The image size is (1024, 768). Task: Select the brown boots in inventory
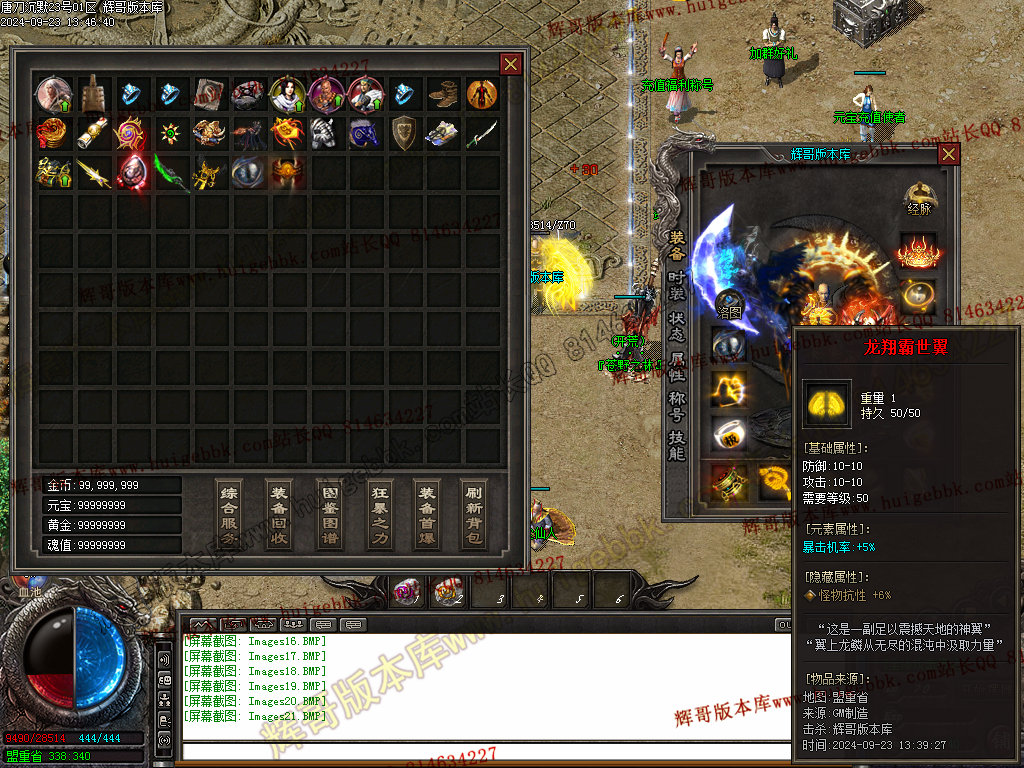click(443, 94)
